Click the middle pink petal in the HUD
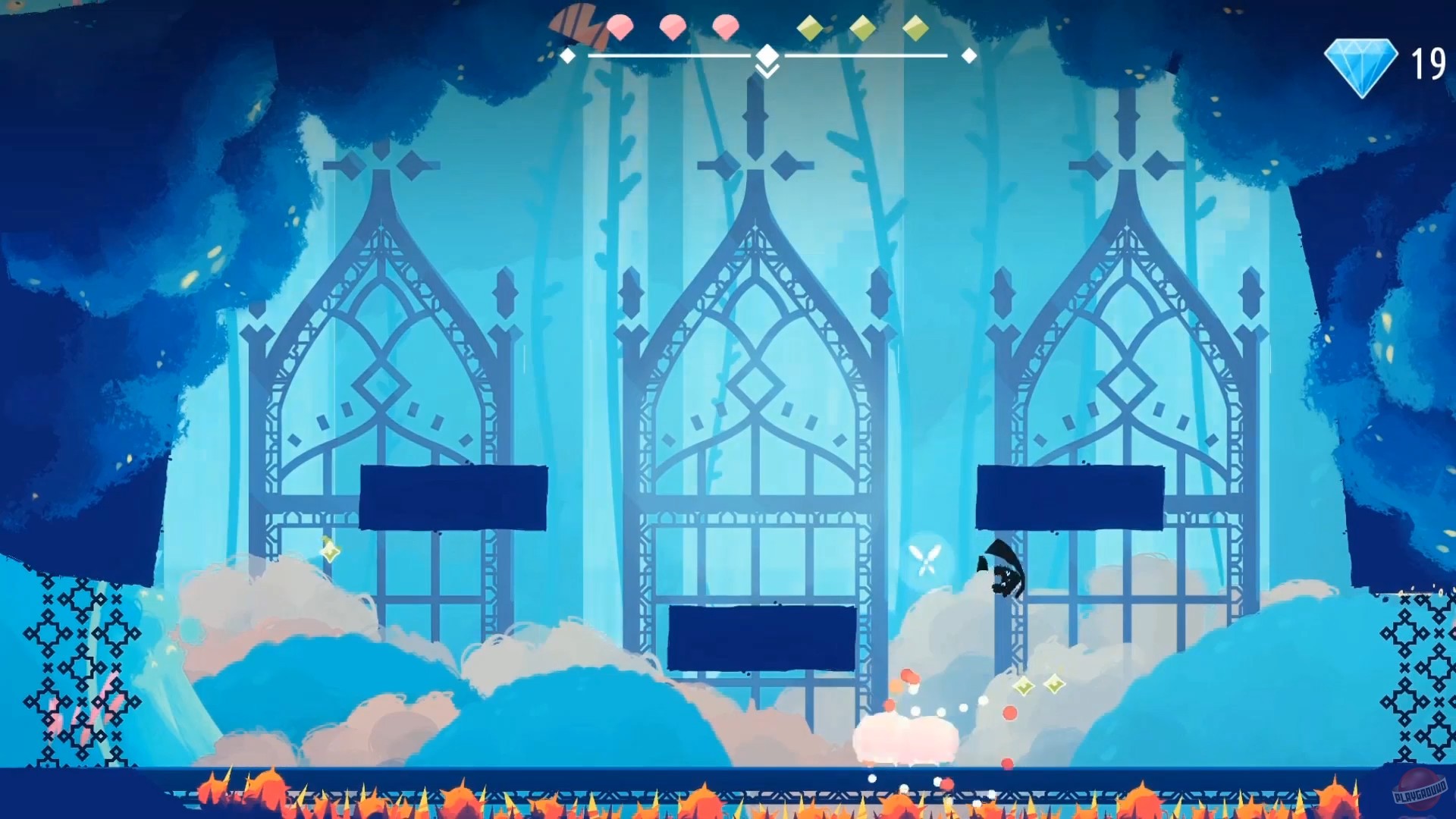This screenshot has width=1456, height=819. click(x=673, y=26)
